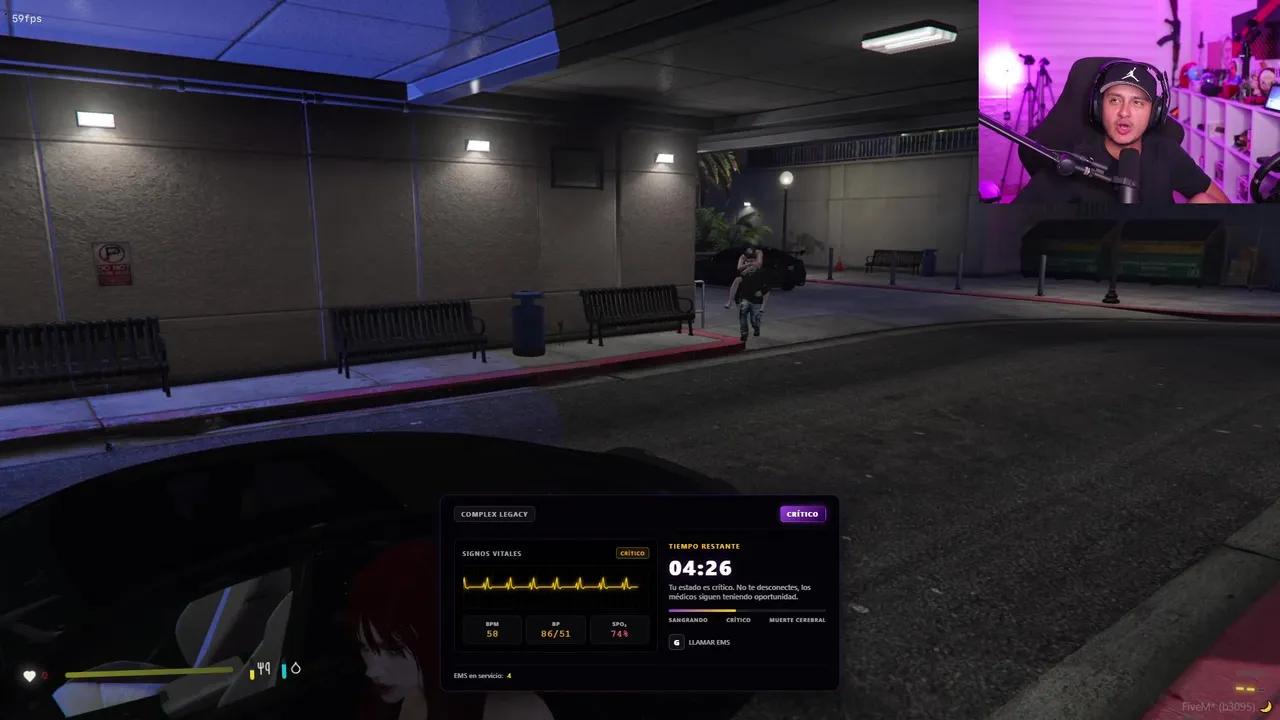Screen dimensions: 1280x720
Task: Toggle the SIGNOS VITALES critical tag
Action: [x=632, y=552]
